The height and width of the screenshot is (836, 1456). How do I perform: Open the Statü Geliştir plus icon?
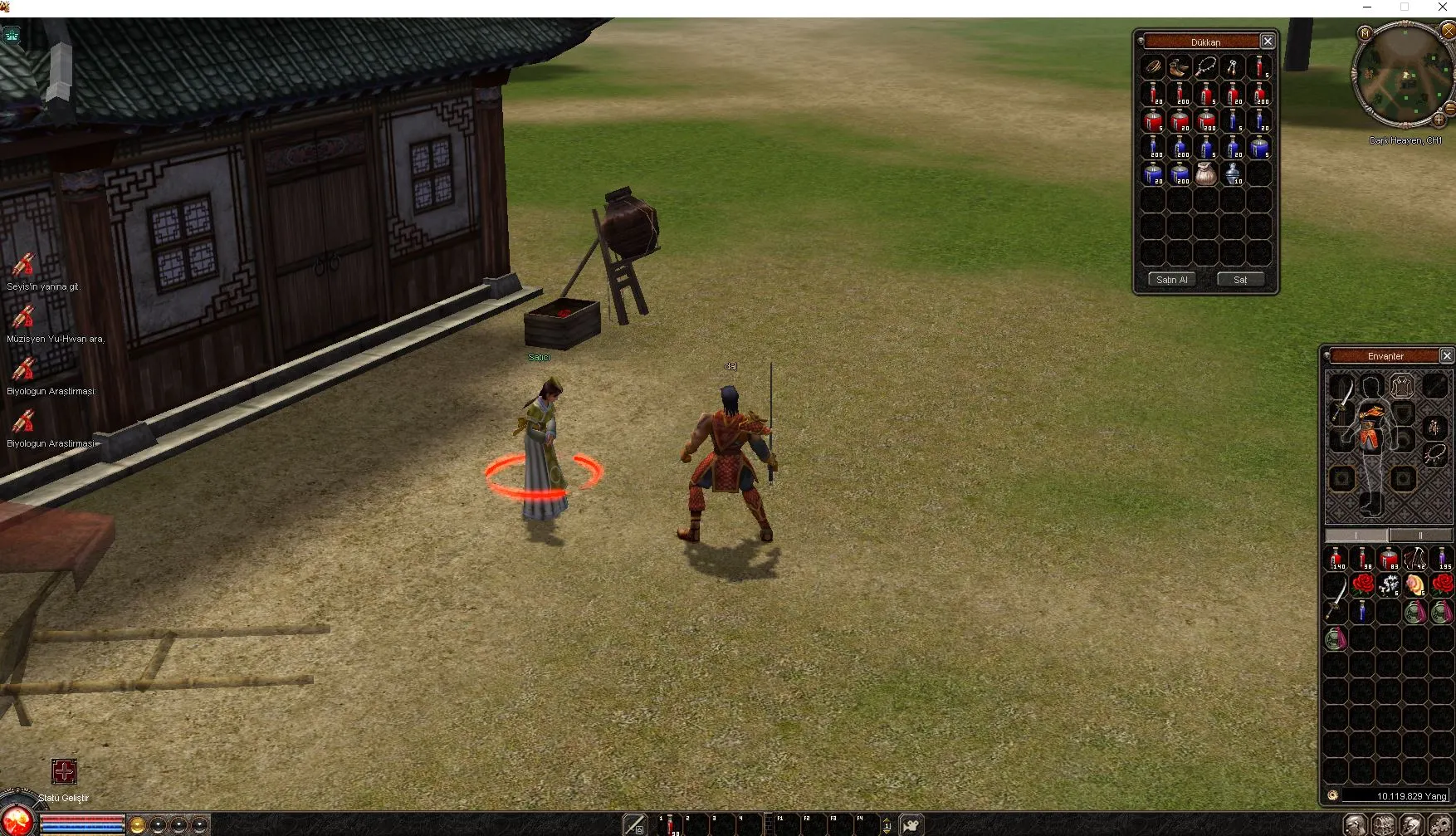point(64,771)
